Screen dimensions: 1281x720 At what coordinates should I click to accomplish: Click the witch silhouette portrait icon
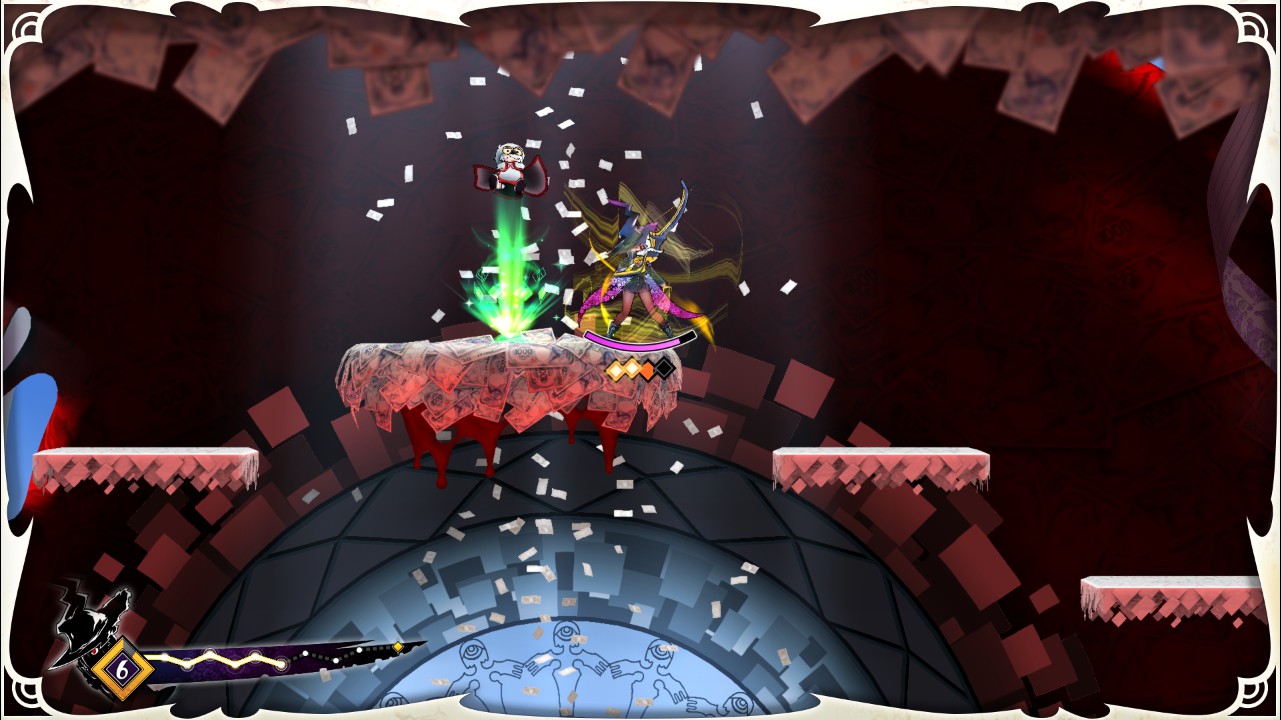coord(93,626)
